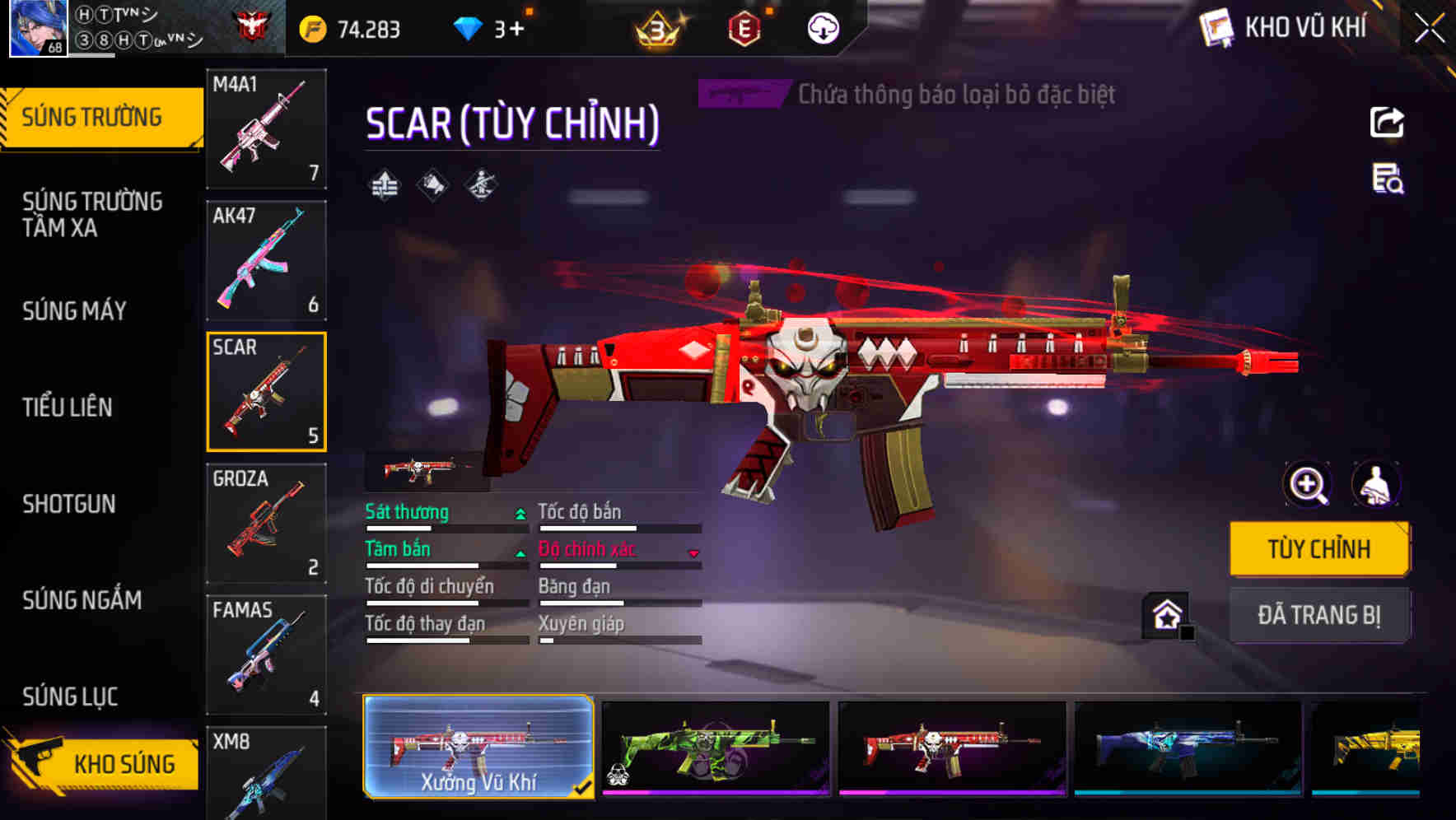Viewport: 1456px width, 820px height.
Task: Select SÚNG NGẮM in the sidebar
Action: (82, 601)
